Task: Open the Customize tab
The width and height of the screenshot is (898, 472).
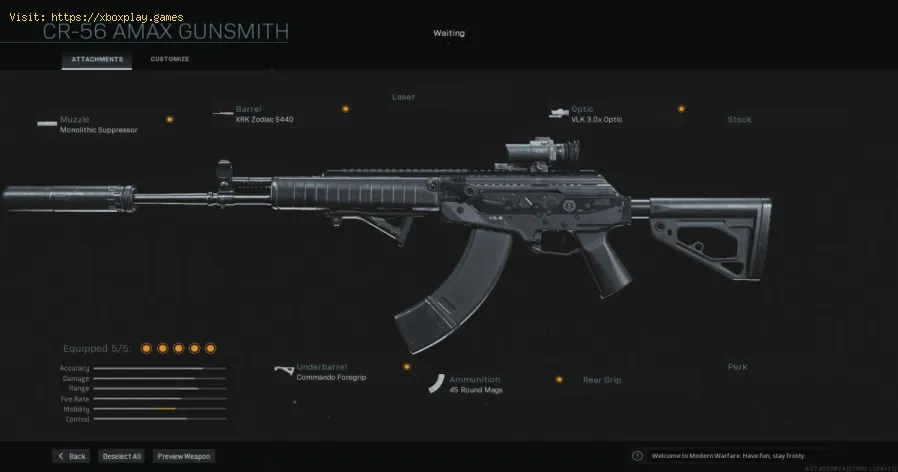Action: (169, 59)
